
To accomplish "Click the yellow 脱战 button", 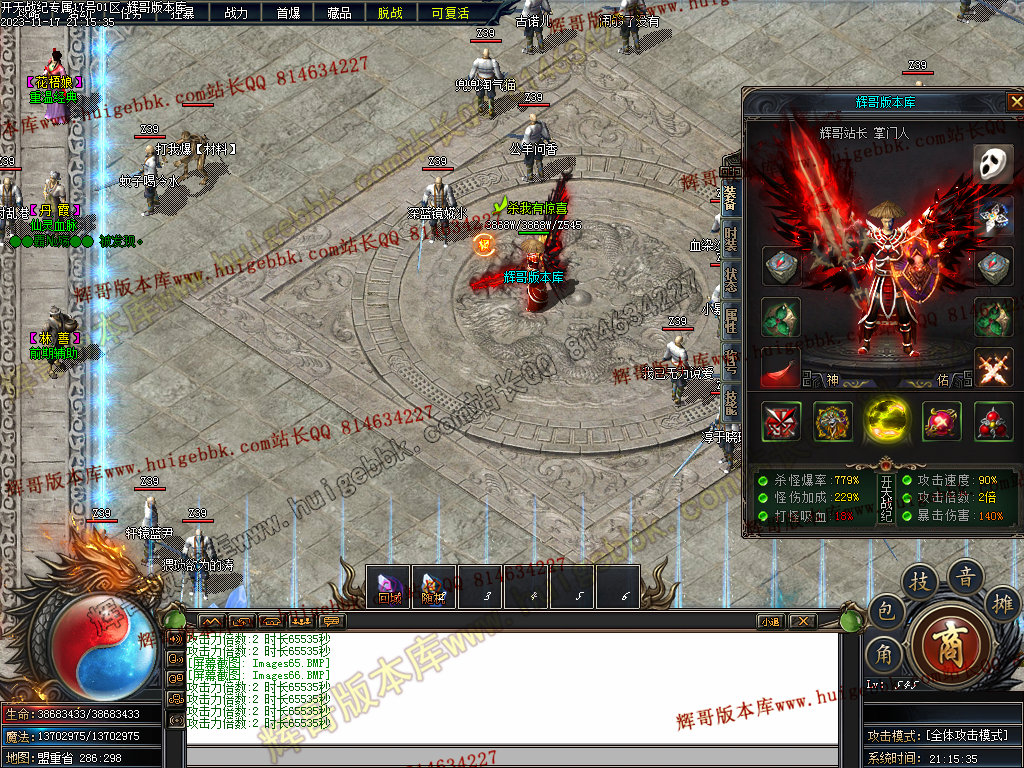I will click(390, 13).
